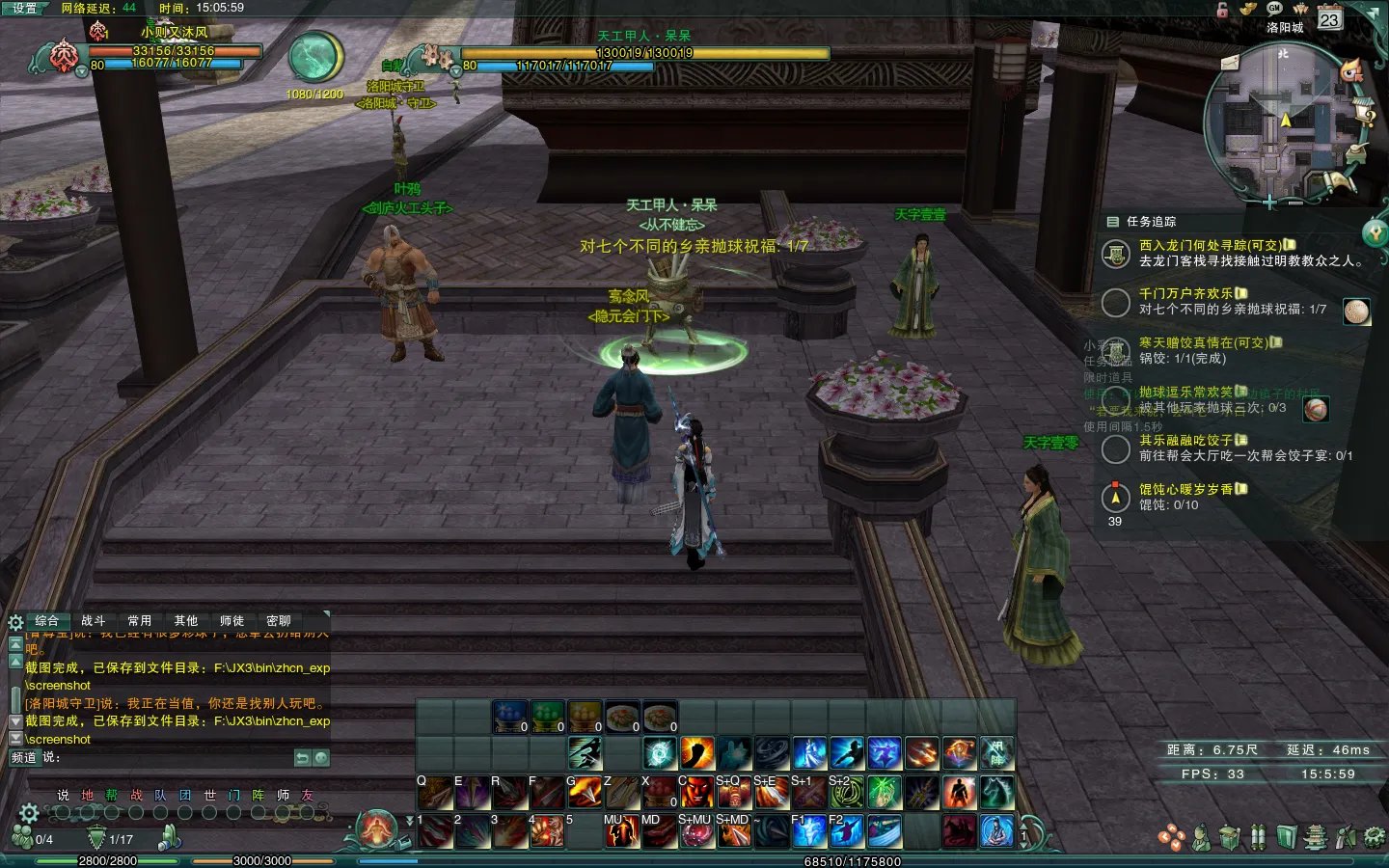
Task: Zoom out the minimap with minus button
Action: 1294,203
